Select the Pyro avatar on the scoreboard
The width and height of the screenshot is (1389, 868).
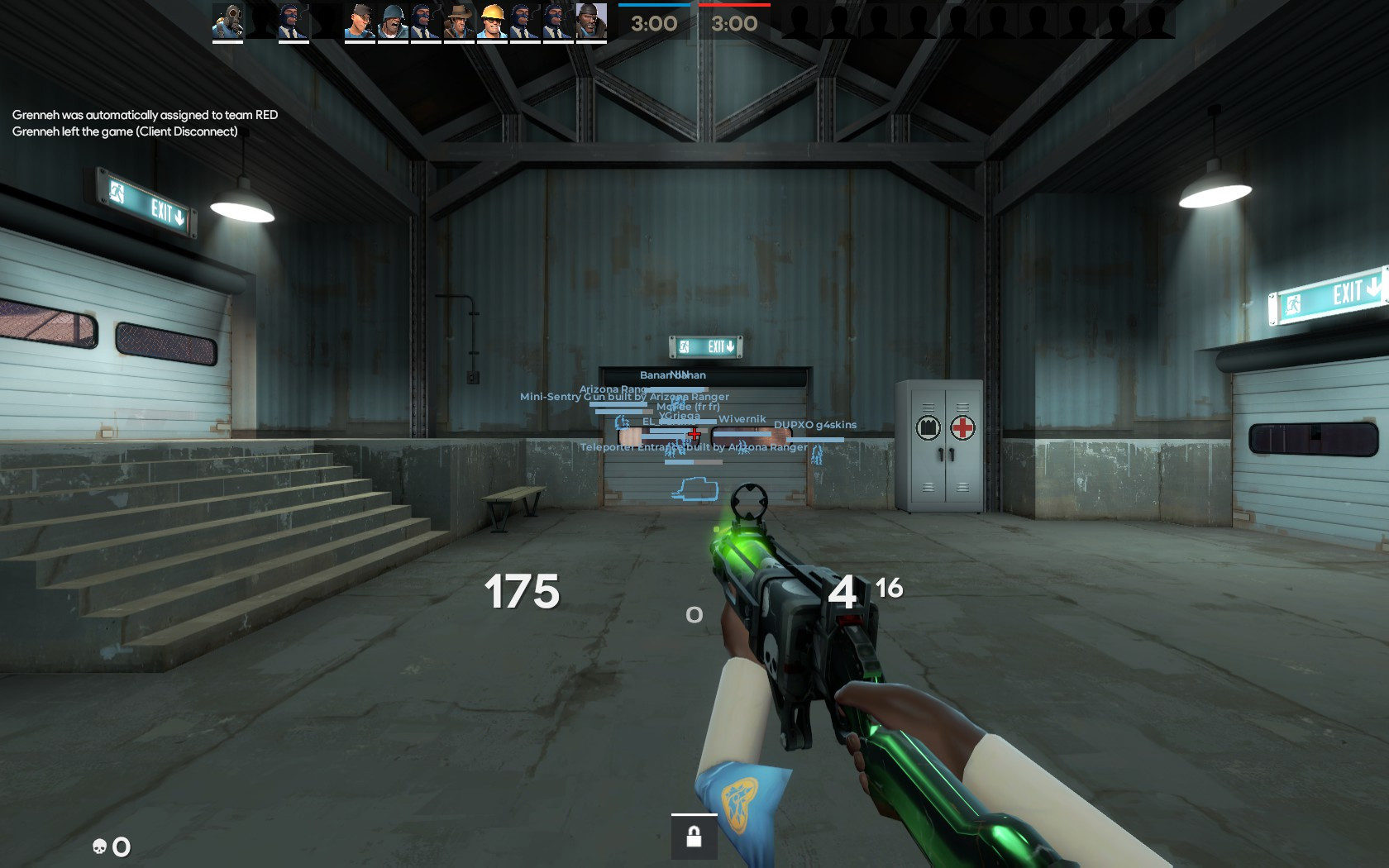[227, 21]
